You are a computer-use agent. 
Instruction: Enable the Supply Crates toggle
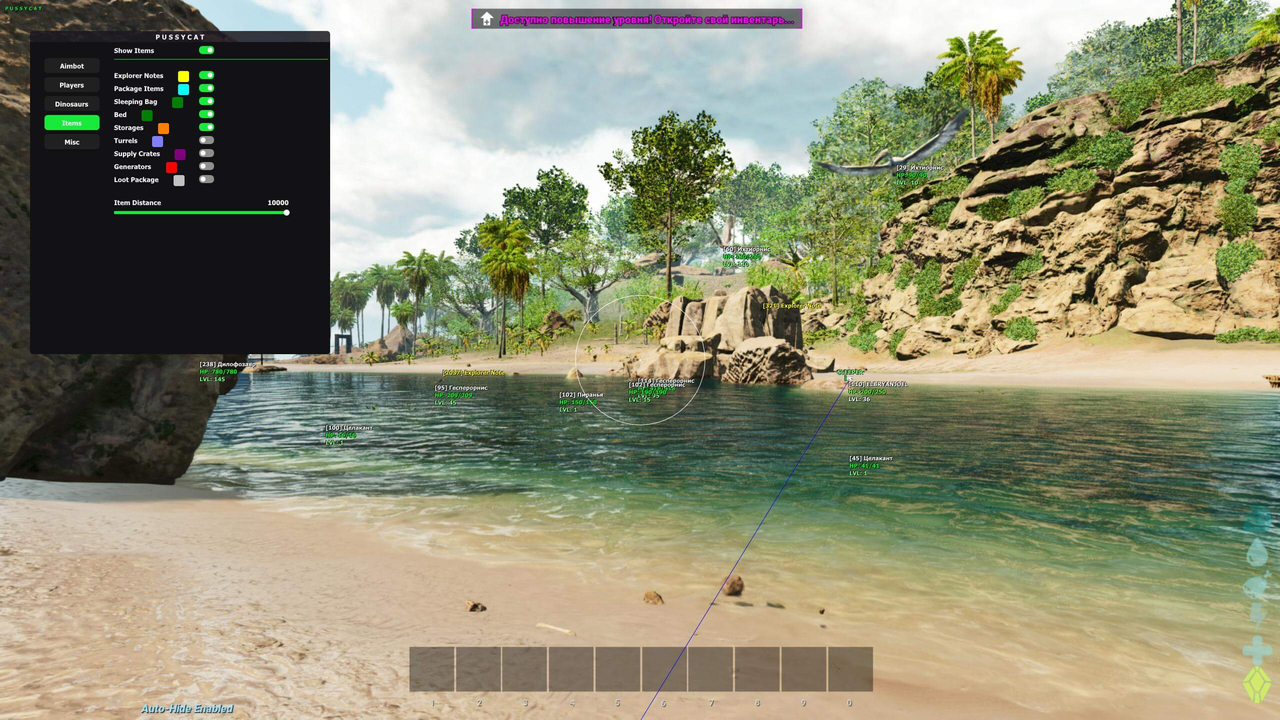point(206,153)
